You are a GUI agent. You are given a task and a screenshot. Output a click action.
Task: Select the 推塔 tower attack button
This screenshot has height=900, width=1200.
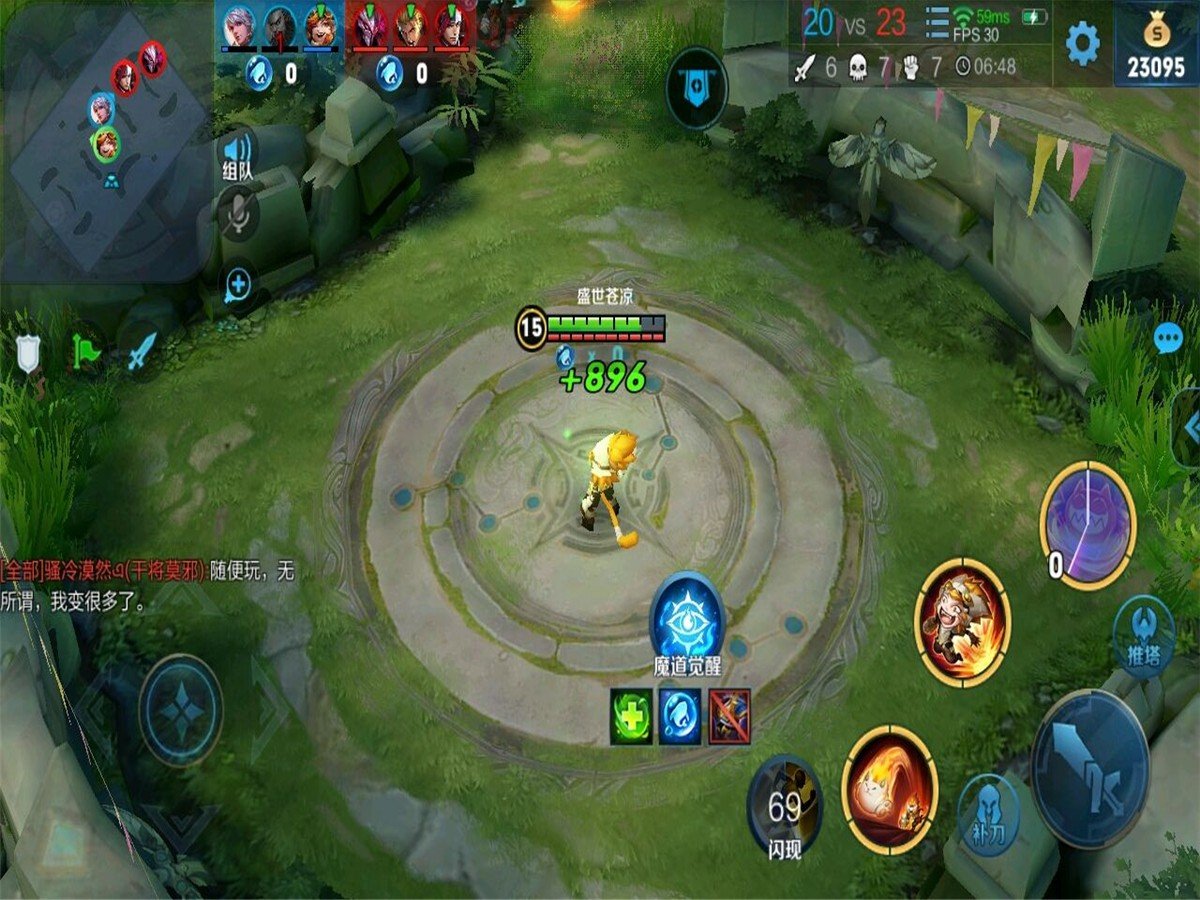tap(1144, 636)
